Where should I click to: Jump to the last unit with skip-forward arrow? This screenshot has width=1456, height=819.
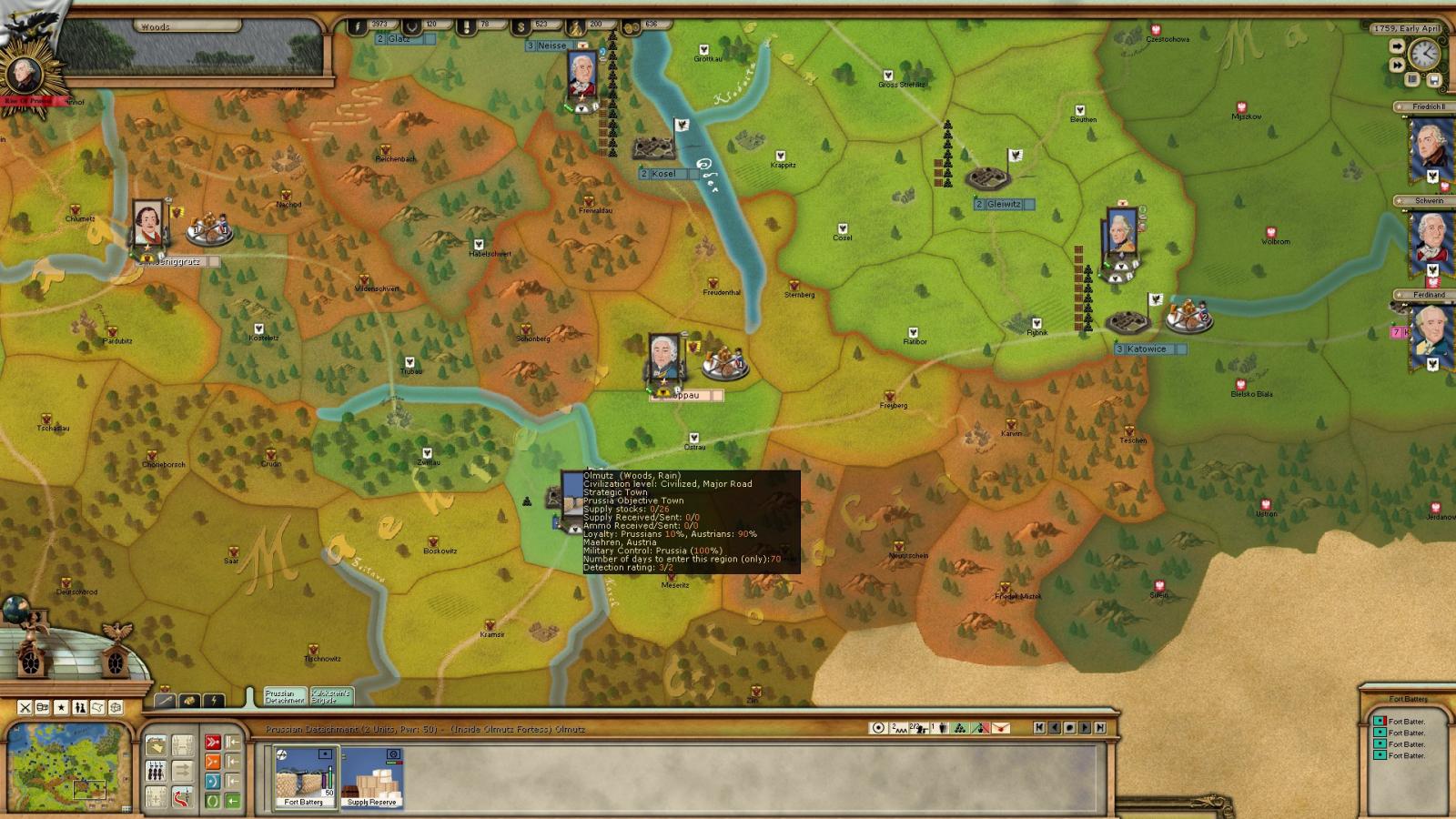1100,728
